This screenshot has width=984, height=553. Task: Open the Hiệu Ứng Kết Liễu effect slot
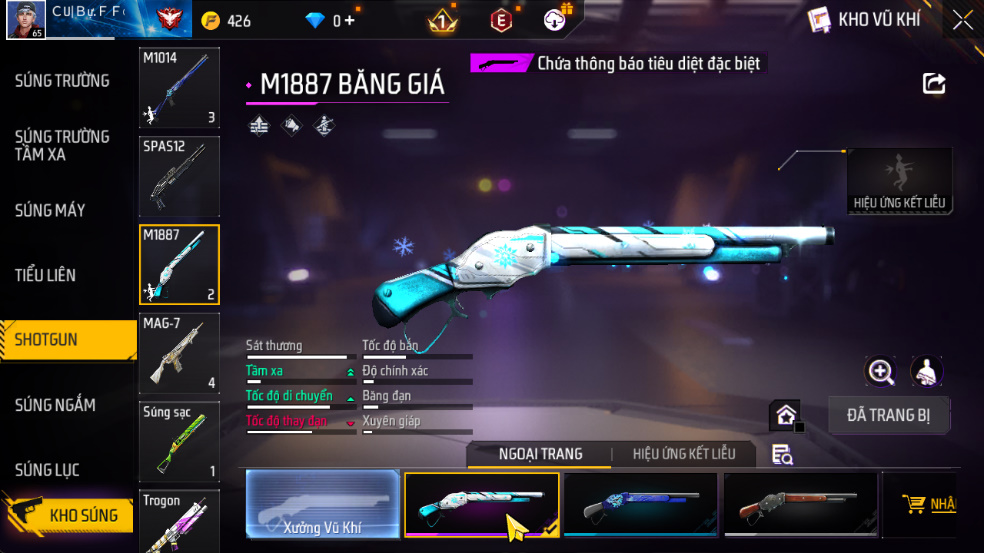899,180
